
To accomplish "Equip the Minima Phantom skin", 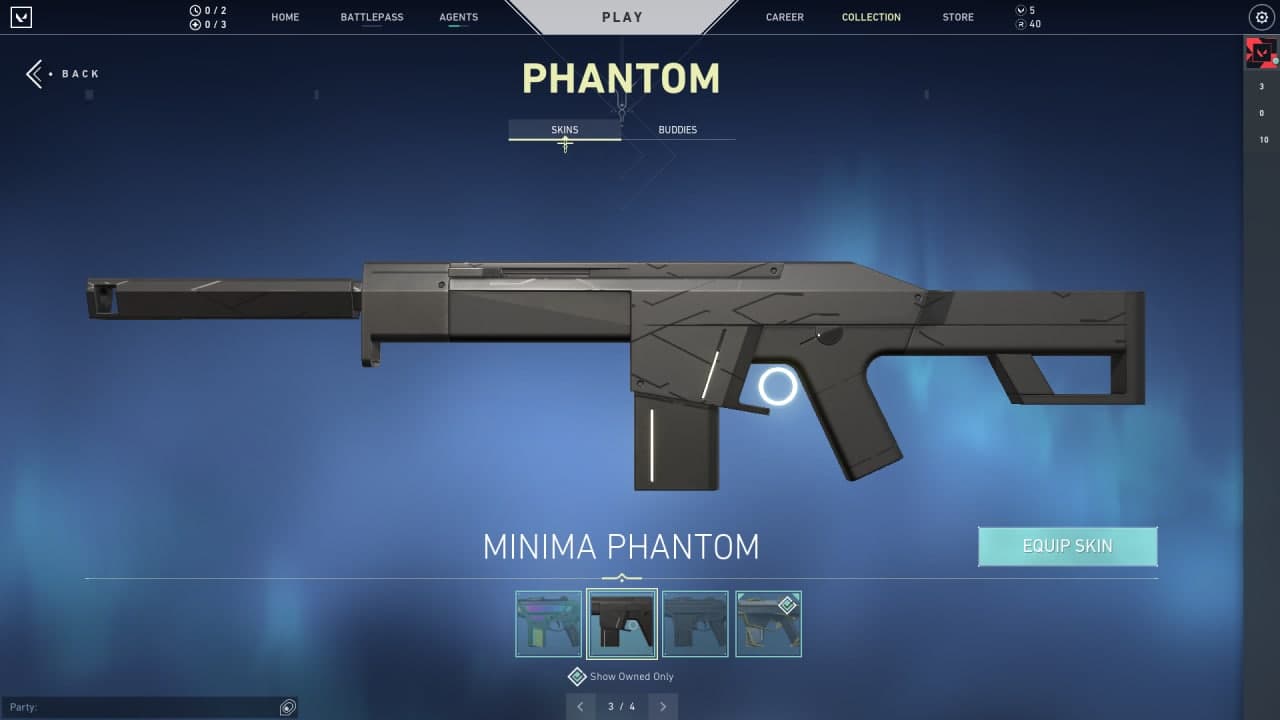I will [x=1067, y=546].
